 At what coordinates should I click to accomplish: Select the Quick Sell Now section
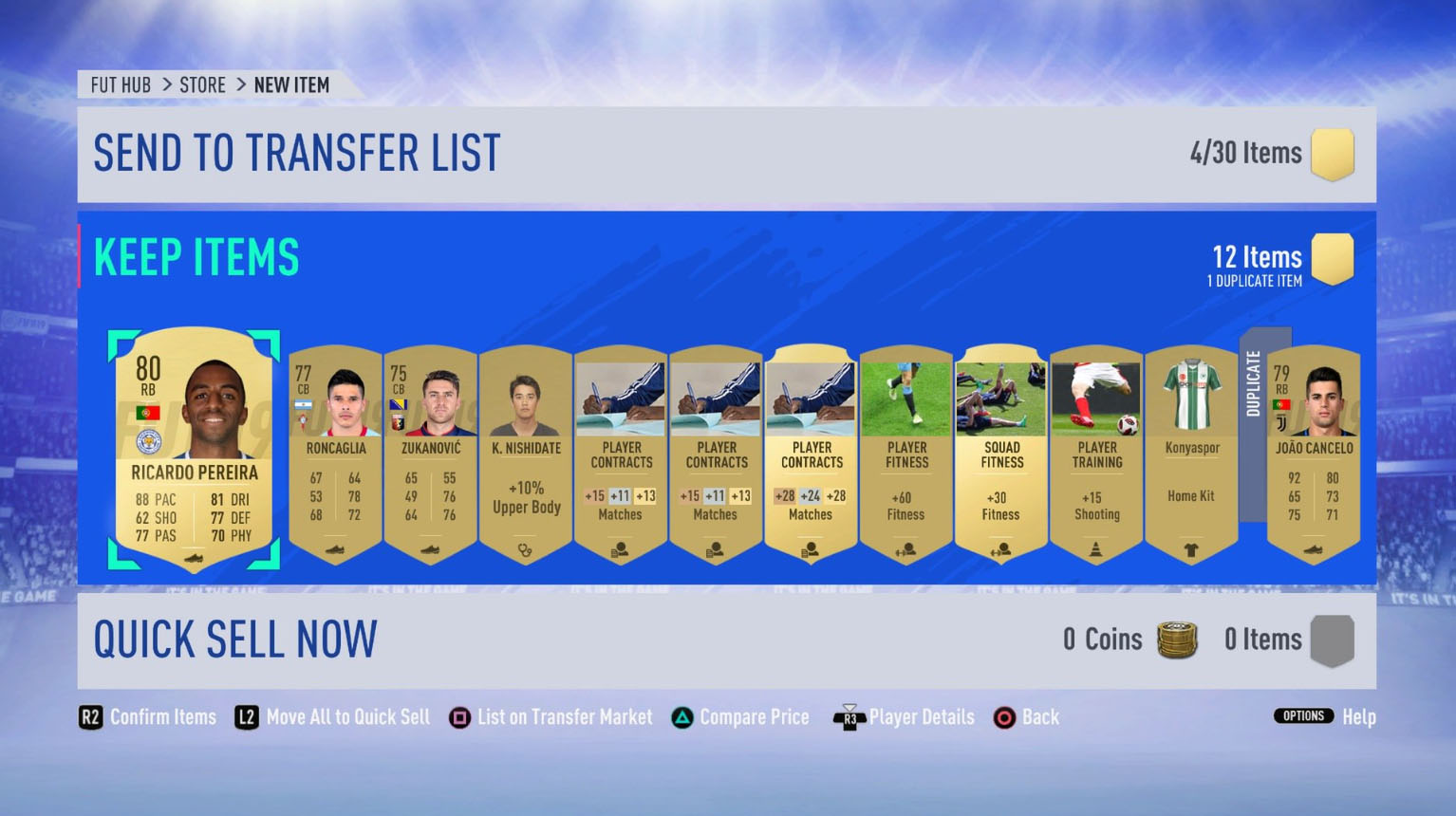(x=236, y=639)
